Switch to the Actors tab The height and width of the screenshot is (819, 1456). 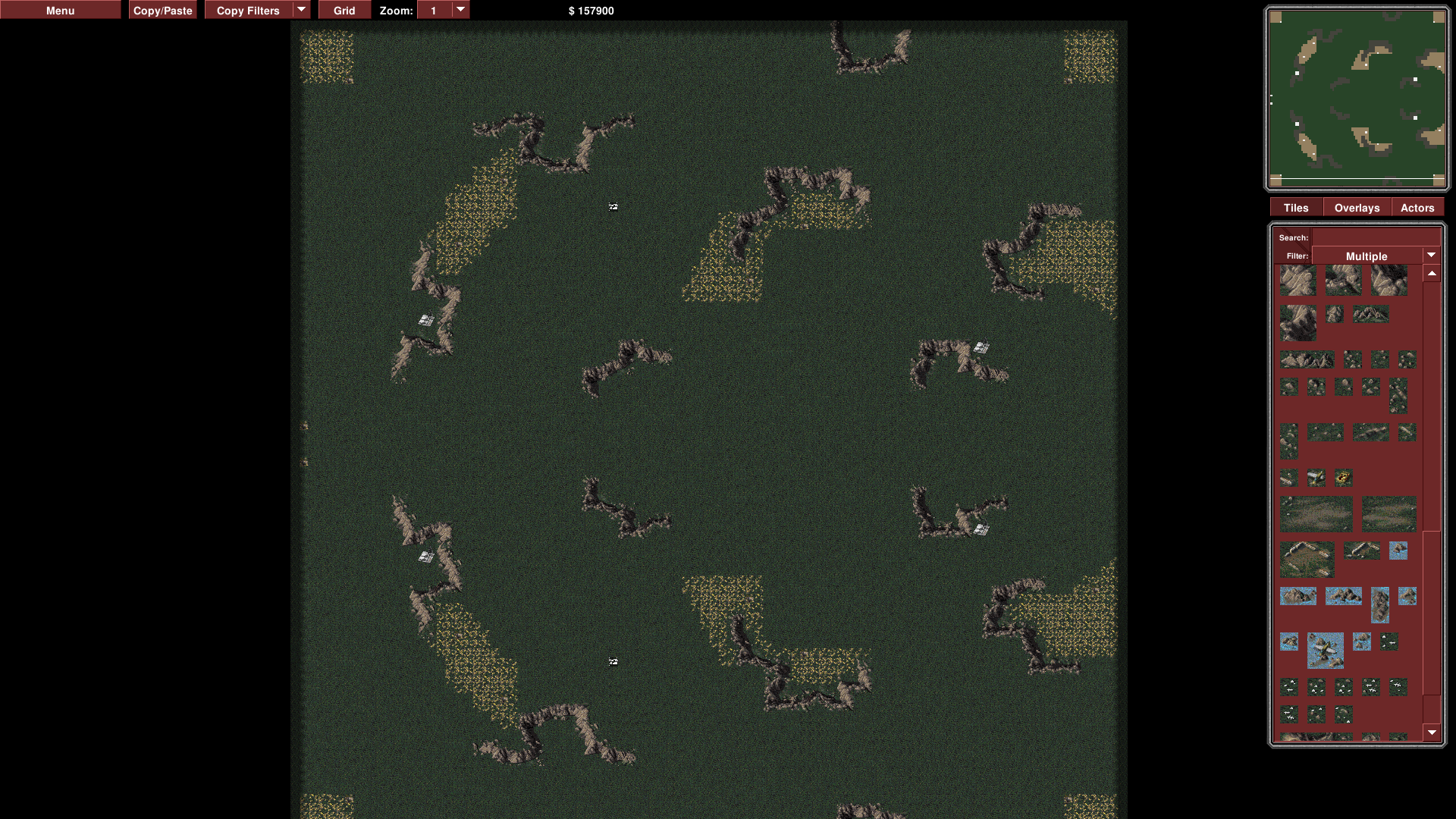1417,208
